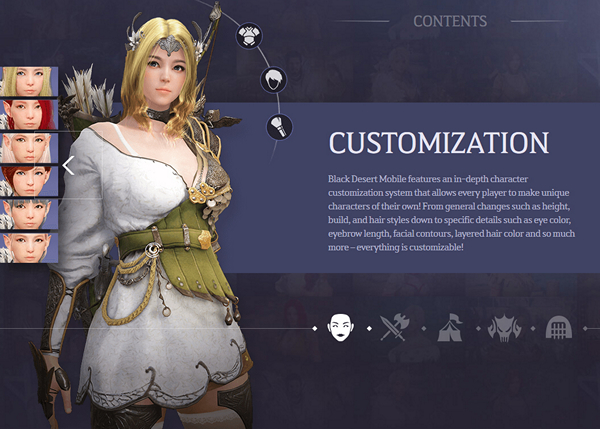Viewport: 600px width, 429px height.
Task: Select the long red-haired face preset
Action: pos(28,115)
